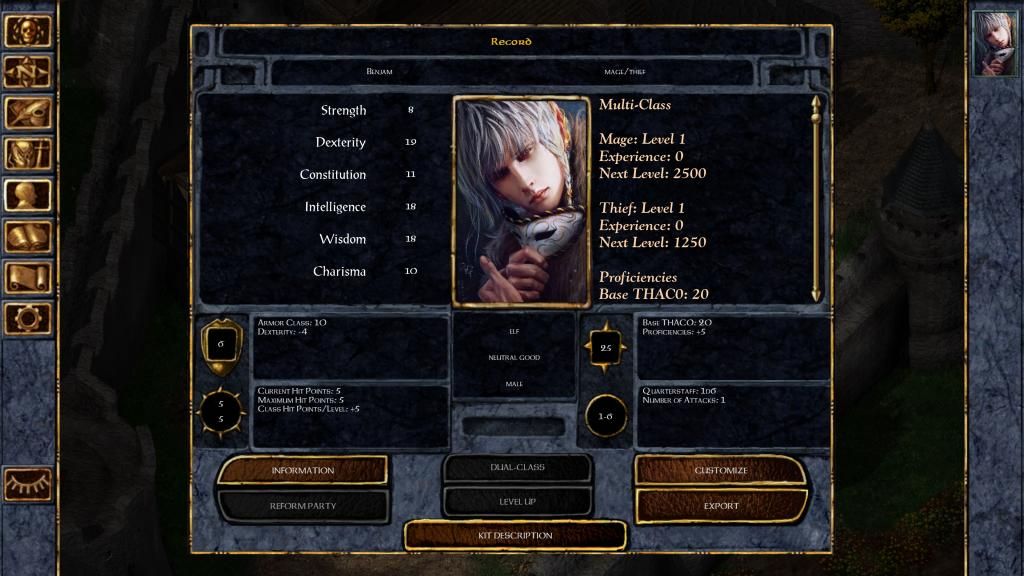Image resolution: width=1024 pixels, height=576 pixels.
Task: Export the character
Action: pyautogui.click(x=721, y=506)
